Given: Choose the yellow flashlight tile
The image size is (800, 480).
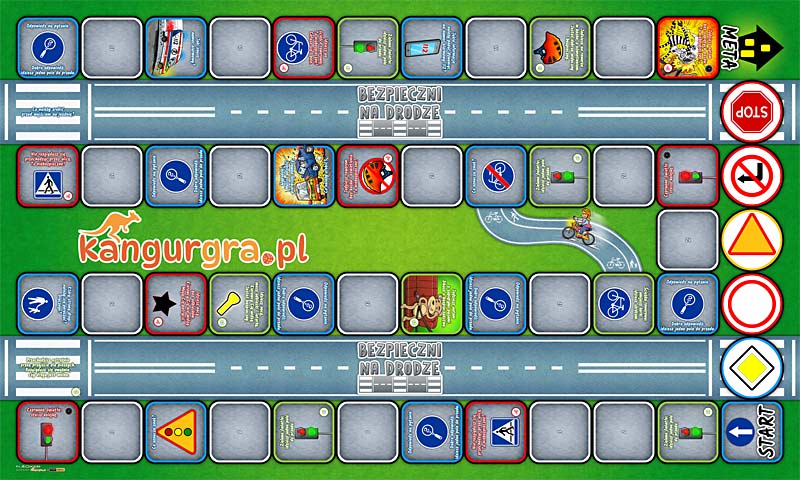Looking at the screenshot, I should (x=240, y=304).
